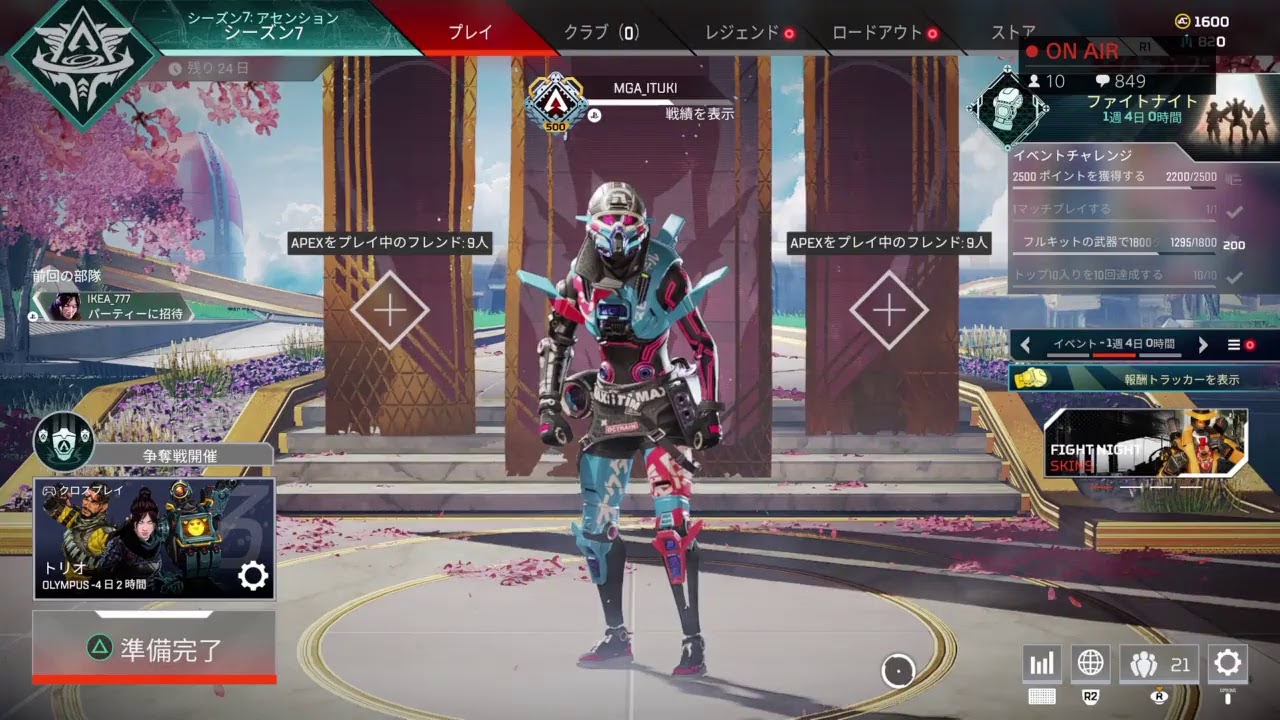Image resolution: width=1280 pixels, height=720 pixels.
Task: Open the globe network icon
Action: pos(1090,663)
